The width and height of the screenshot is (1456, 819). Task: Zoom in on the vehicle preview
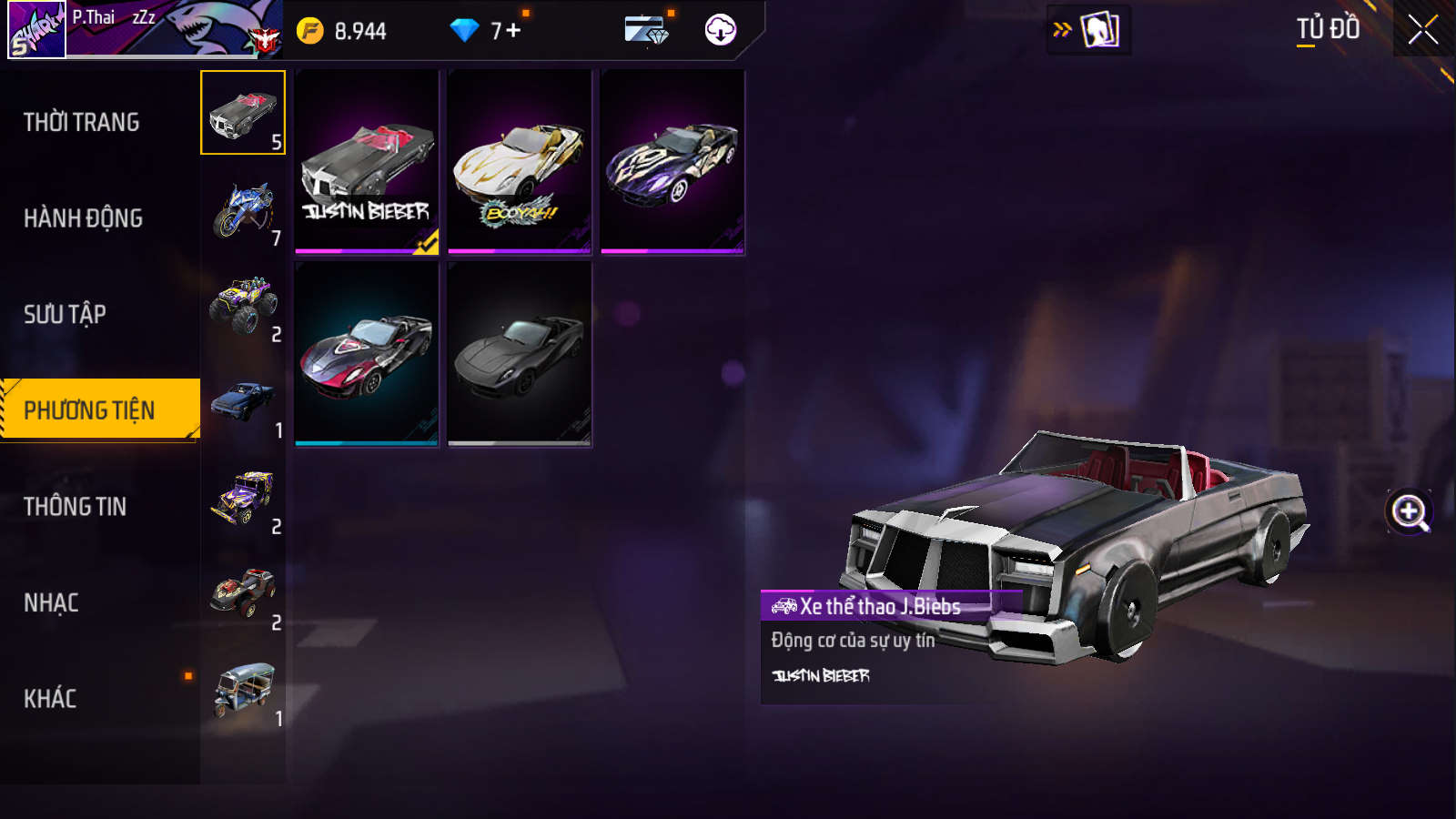click(1410, 512)
